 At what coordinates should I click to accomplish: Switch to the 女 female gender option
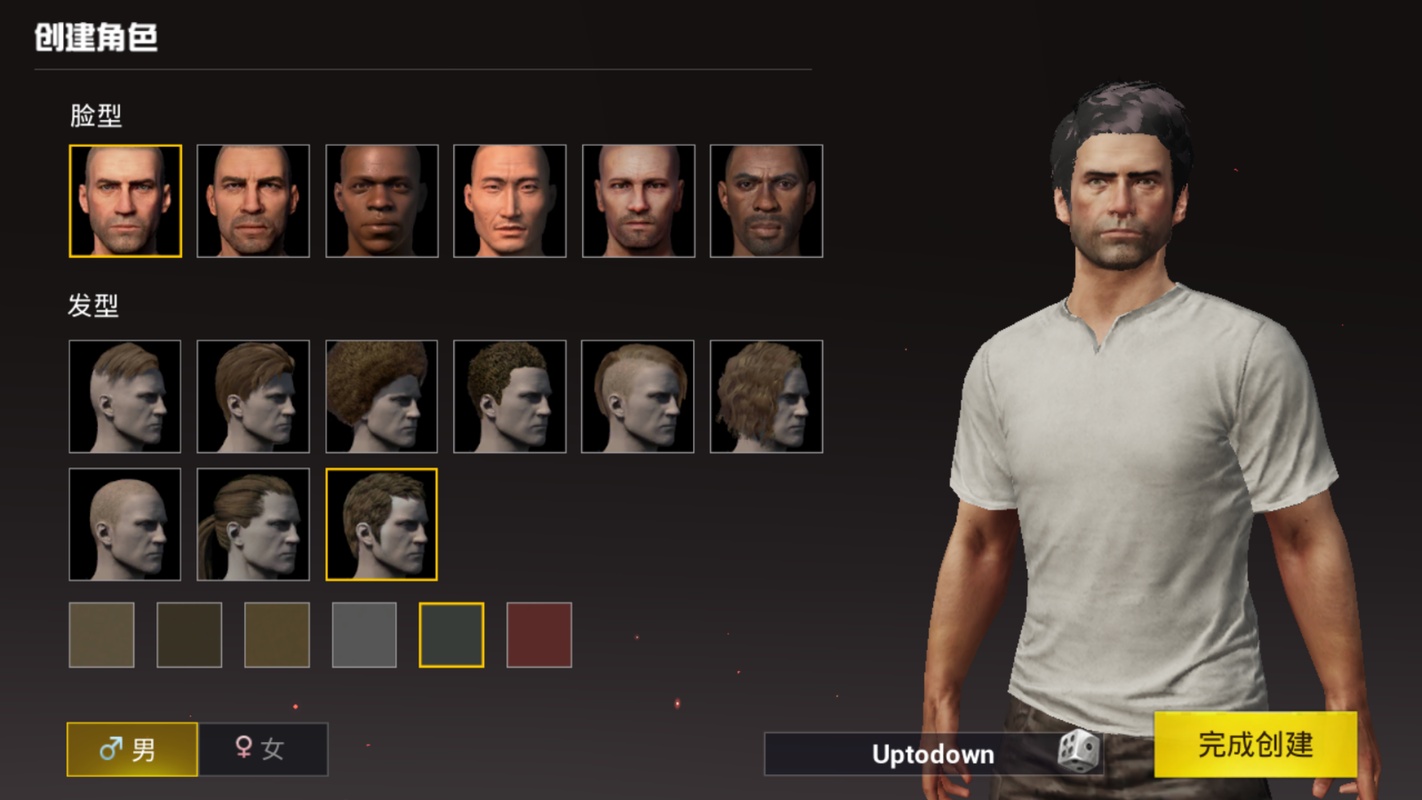click(x=263, y=749)
